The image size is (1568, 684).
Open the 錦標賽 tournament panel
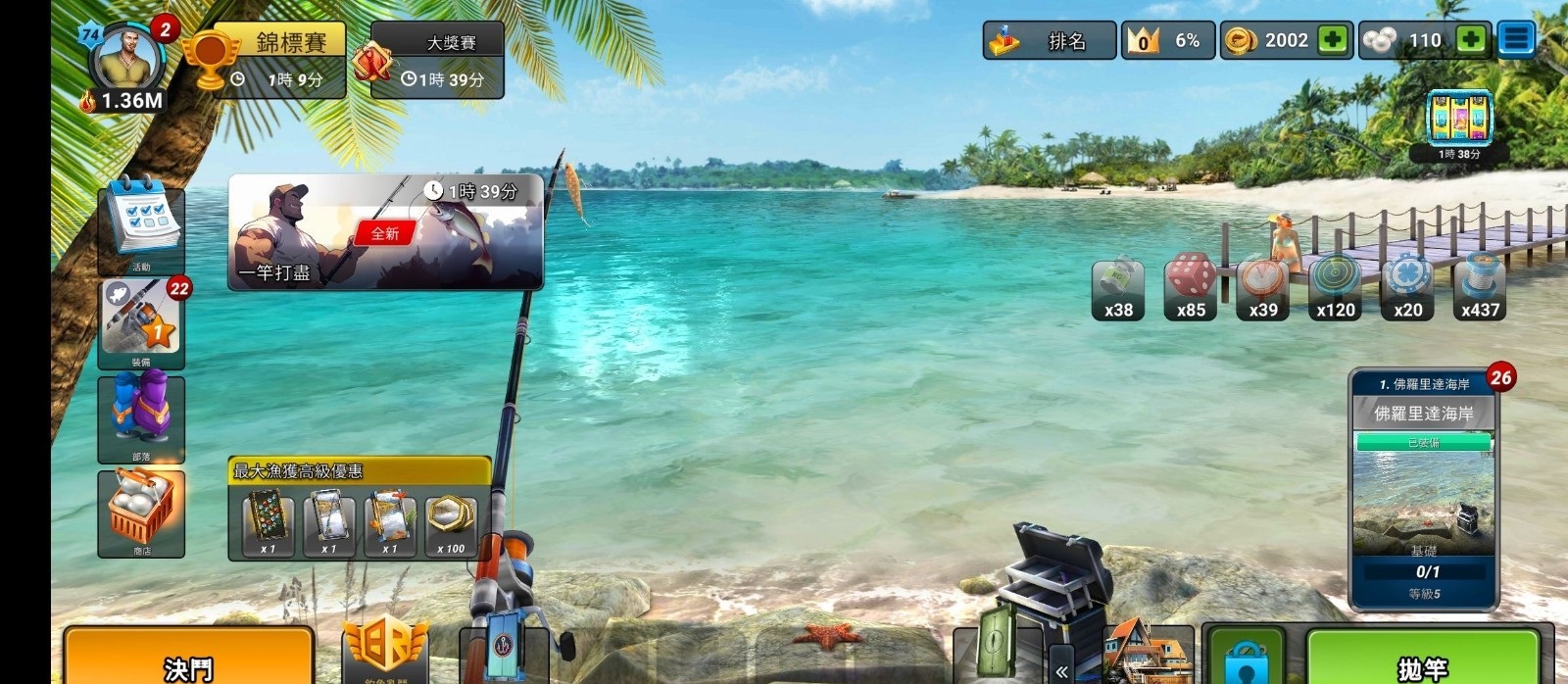pos(279,60)
